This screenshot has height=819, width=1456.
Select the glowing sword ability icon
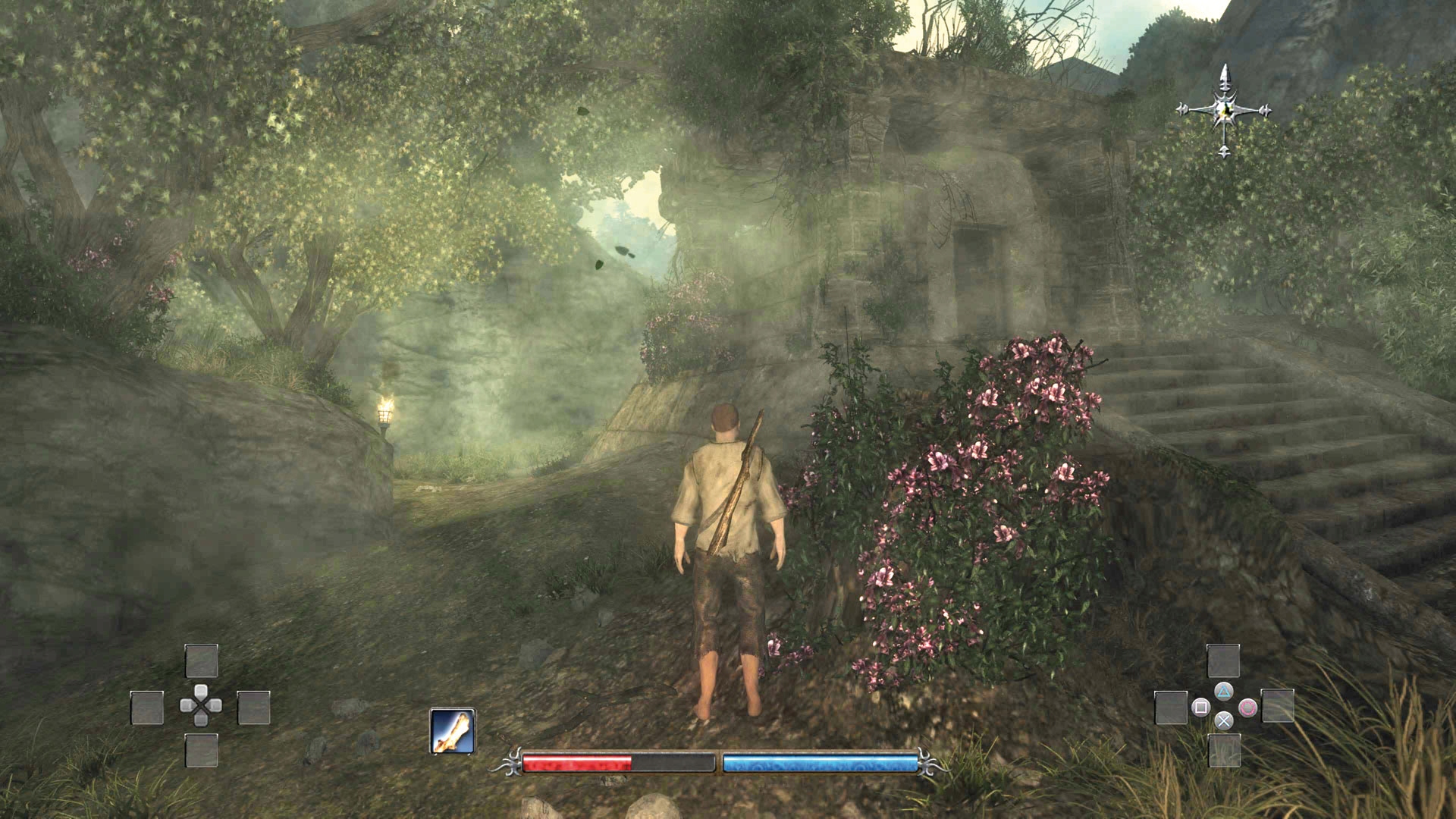pyautogui.click(x=453, y=731)
